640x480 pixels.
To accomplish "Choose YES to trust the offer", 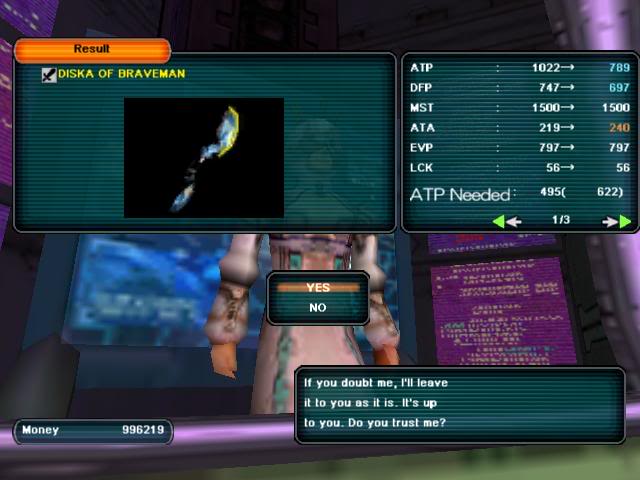I will tap(318, 288).
